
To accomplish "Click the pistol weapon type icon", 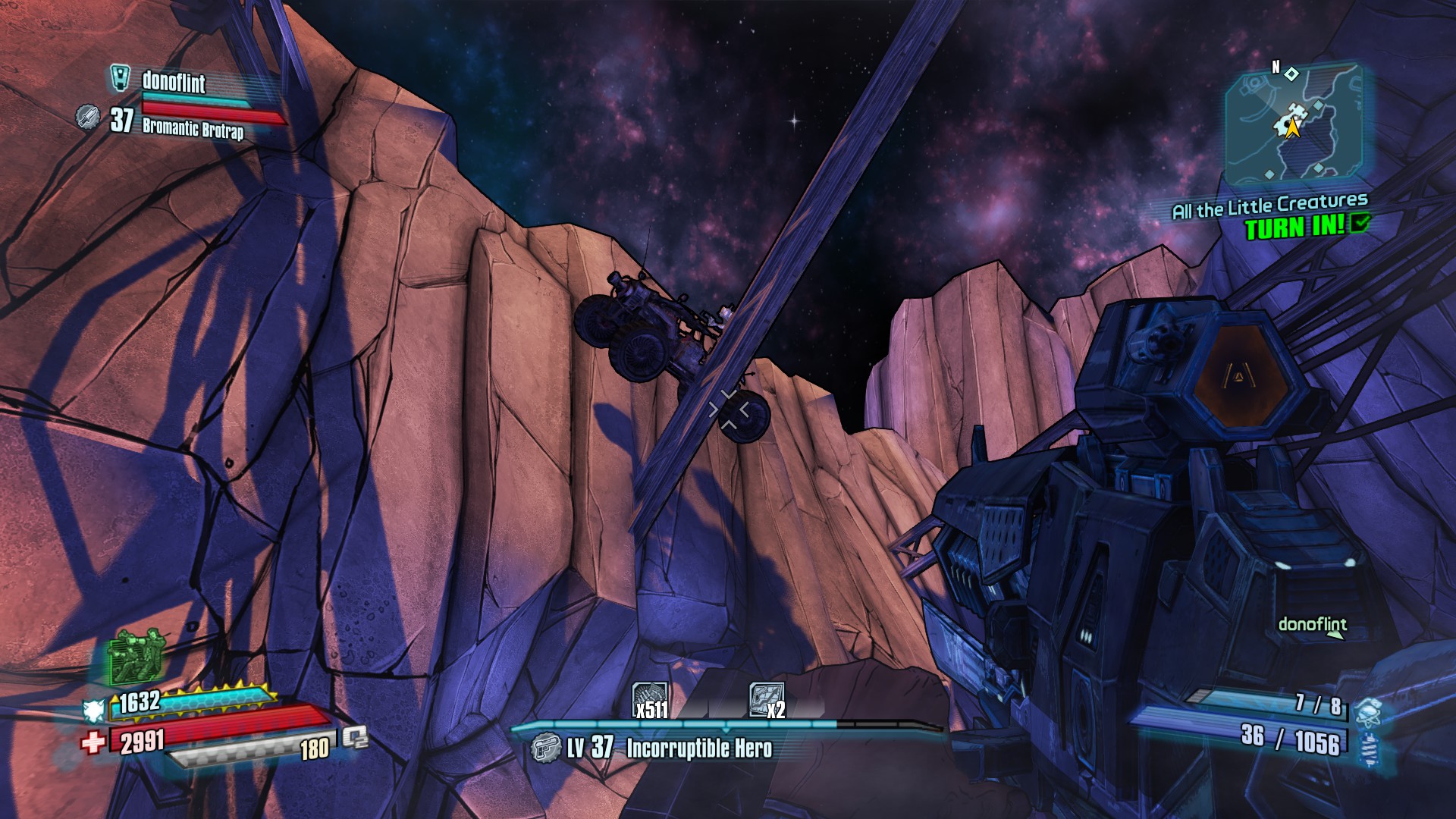I will [x=545, y=748].
